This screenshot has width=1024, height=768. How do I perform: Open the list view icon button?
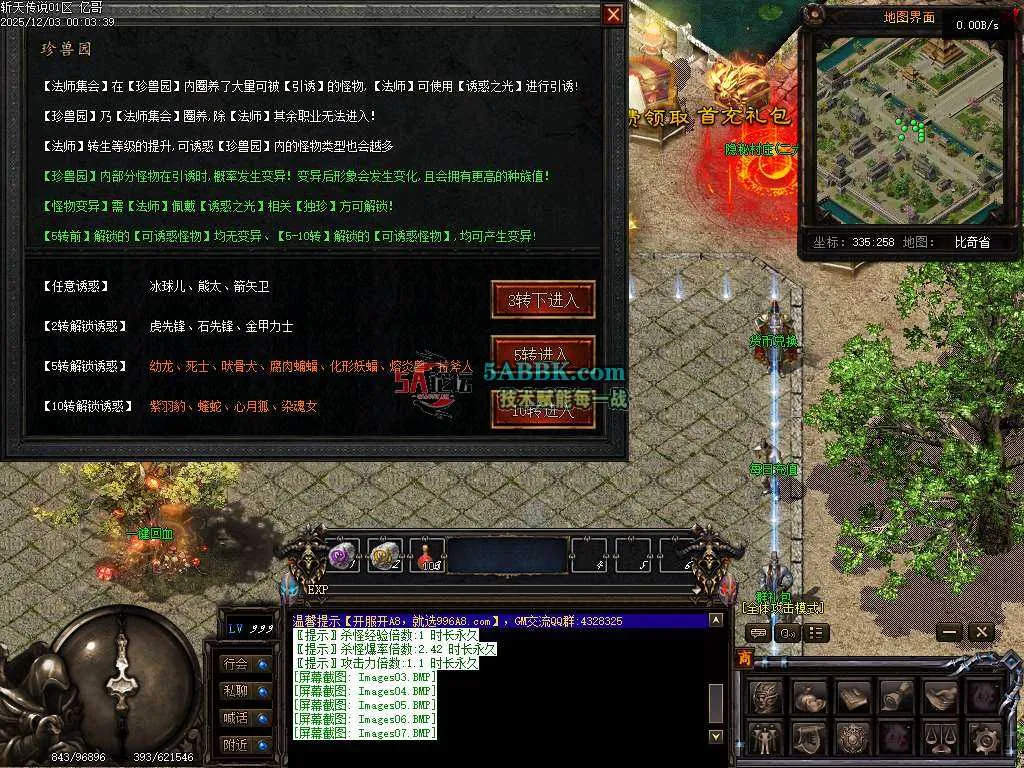click(x=817, y=632)
